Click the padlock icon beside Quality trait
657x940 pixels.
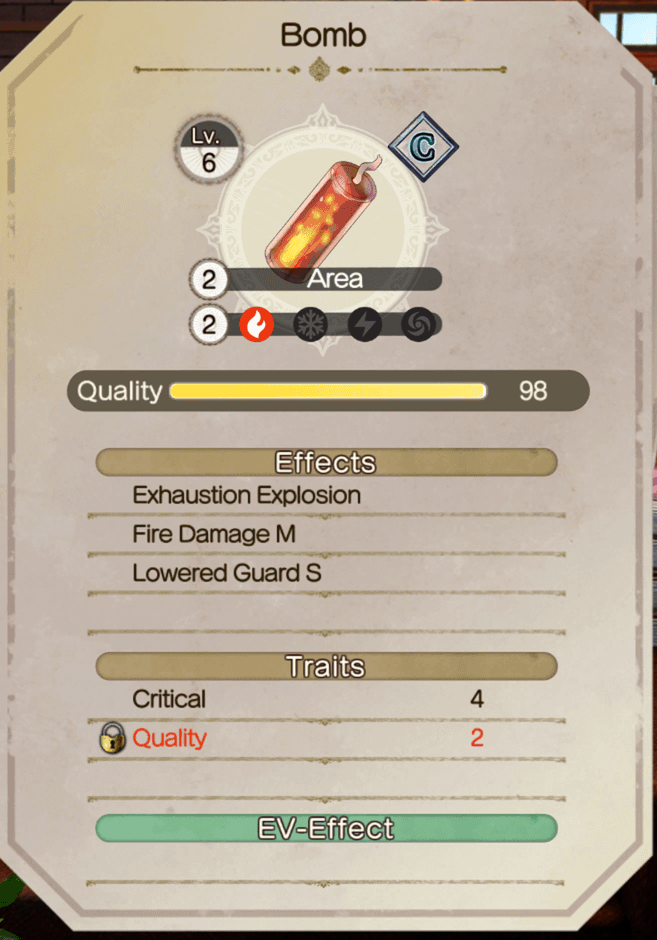(113, 739)
